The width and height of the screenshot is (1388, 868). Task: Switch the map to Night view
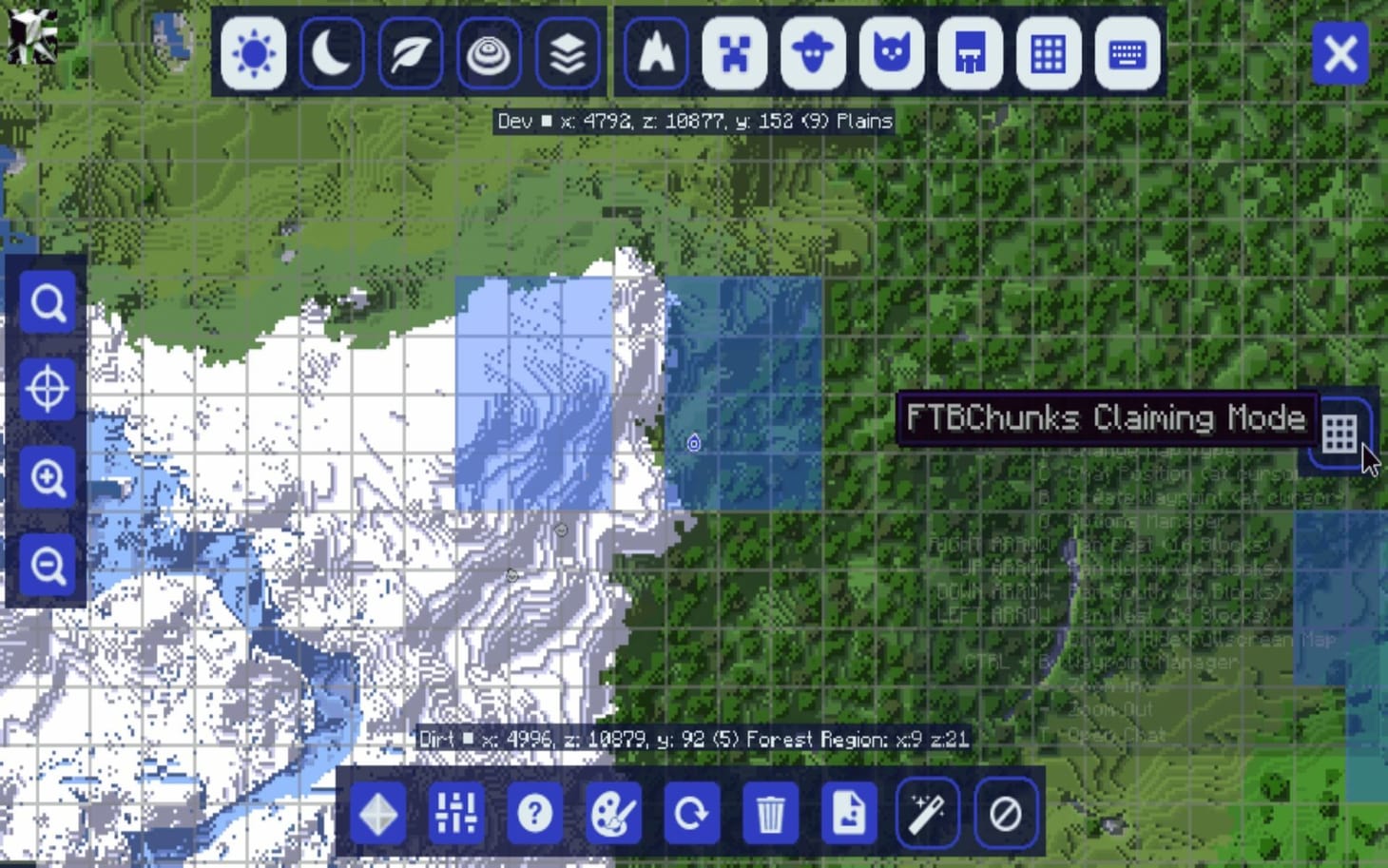point(332,54)
